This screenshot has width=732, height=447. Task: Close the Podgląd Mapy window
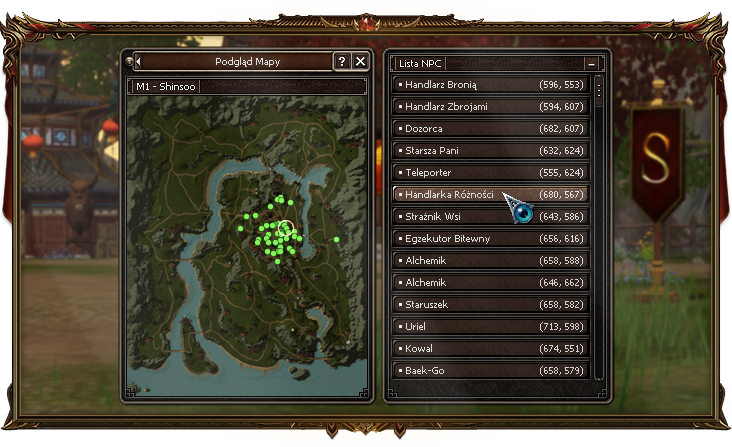[x=361, y=62]
